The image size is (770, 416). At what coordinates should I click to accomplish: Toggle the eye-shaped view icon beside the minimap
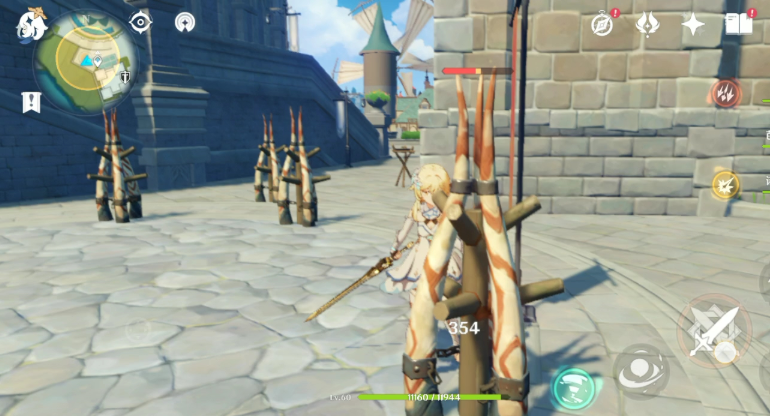(140, 22)
